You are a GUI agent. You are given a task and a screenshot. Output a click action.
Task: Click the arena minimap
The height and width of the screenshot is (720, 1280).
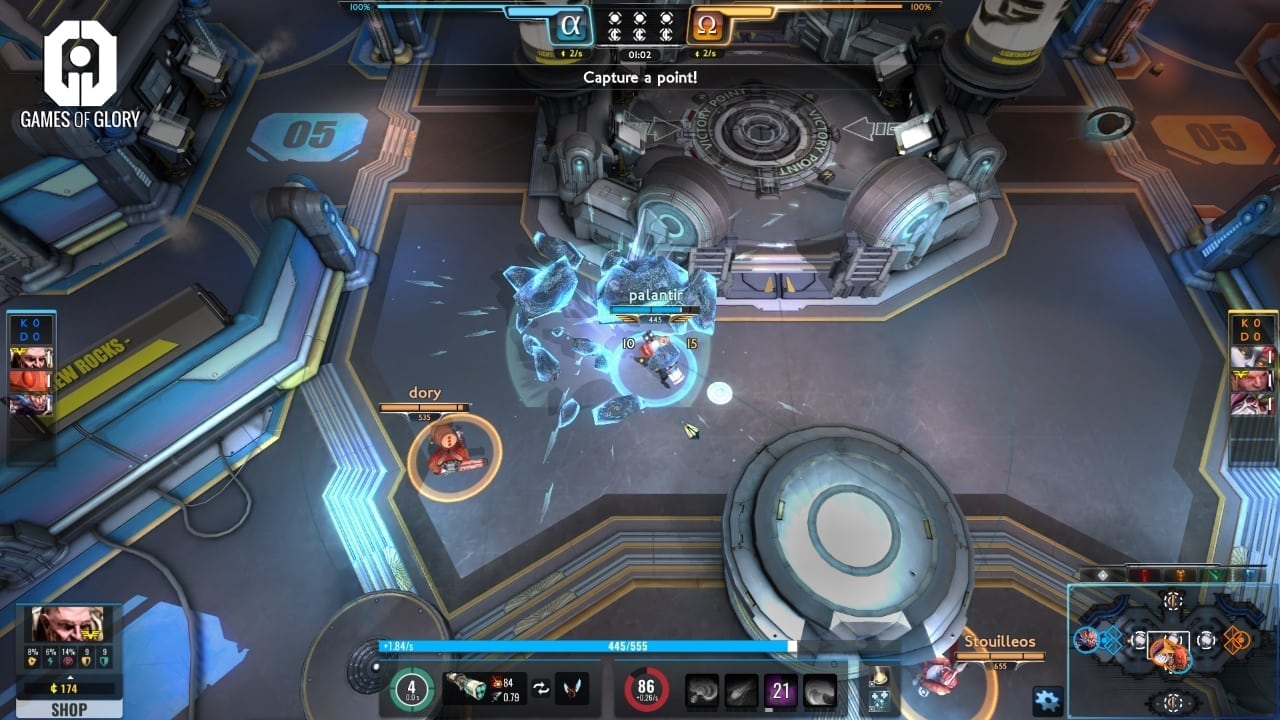pos(1172,650)
